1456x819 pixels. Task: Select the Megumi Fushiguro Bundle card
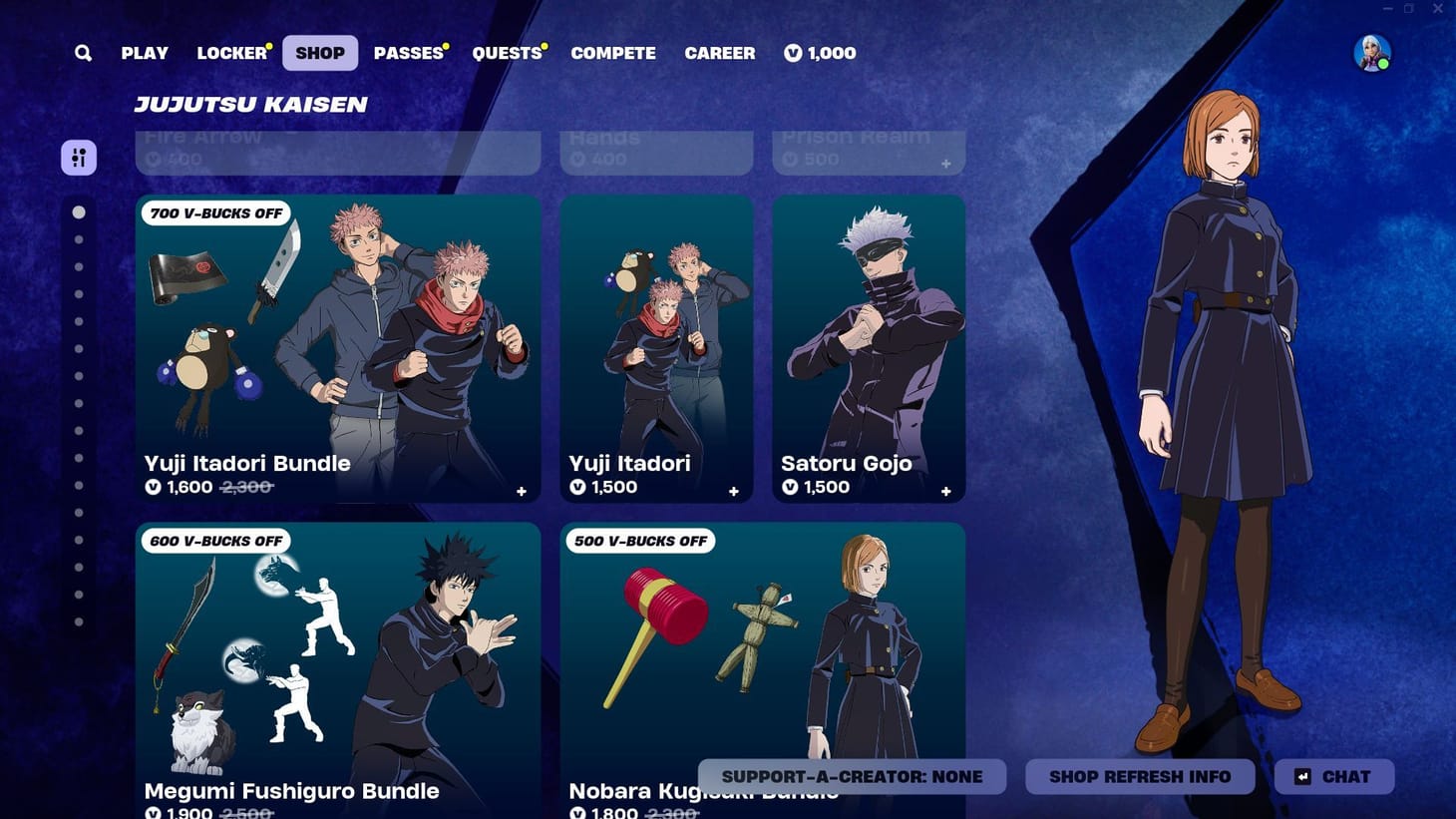coord(339,658)
